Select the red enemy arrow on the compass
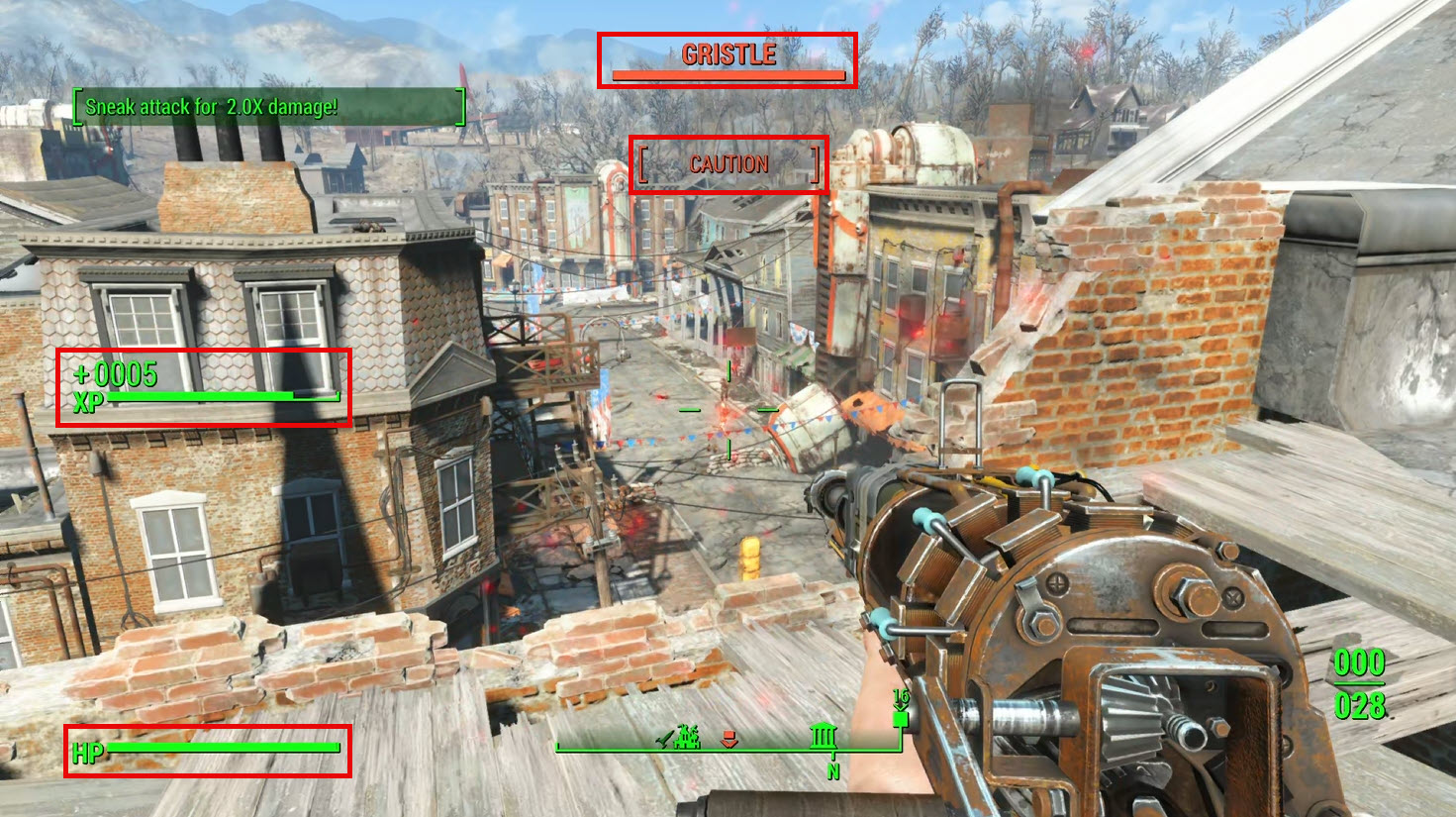This screenshot has width=1456, height=817. [x=729, y=739]
